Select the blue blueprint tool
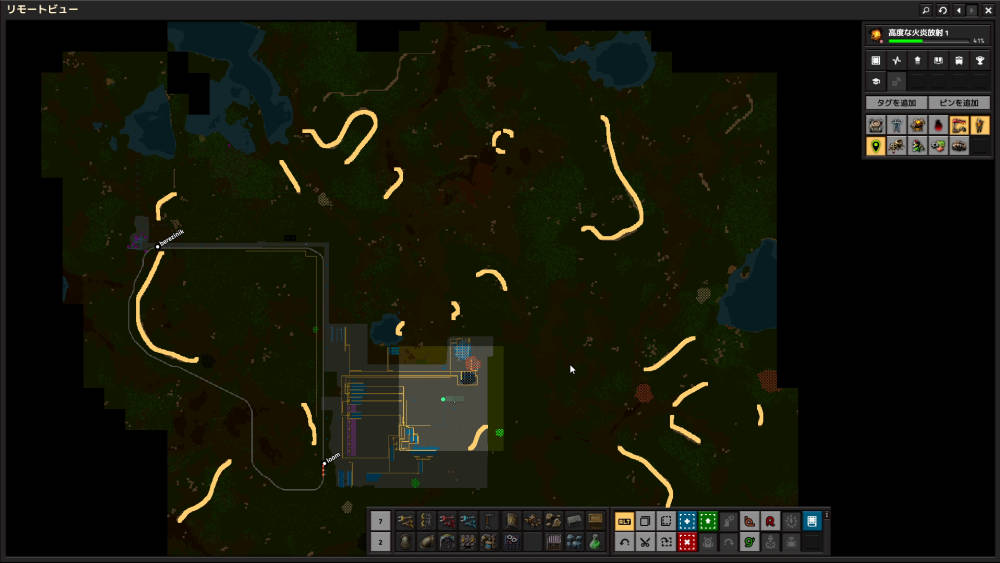Image resolution: width=1000 pixels, height=563 pixels. [x=687, y=521]
